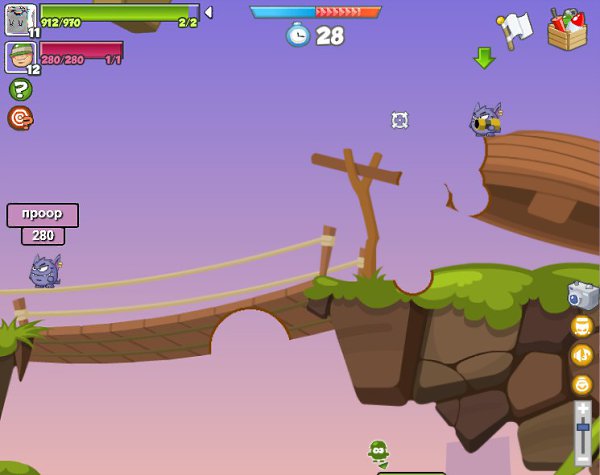Click the white surrender flag icon
The width and height of the screenshot is (600, 475).
pyautogui.click(x=514, y=29)
